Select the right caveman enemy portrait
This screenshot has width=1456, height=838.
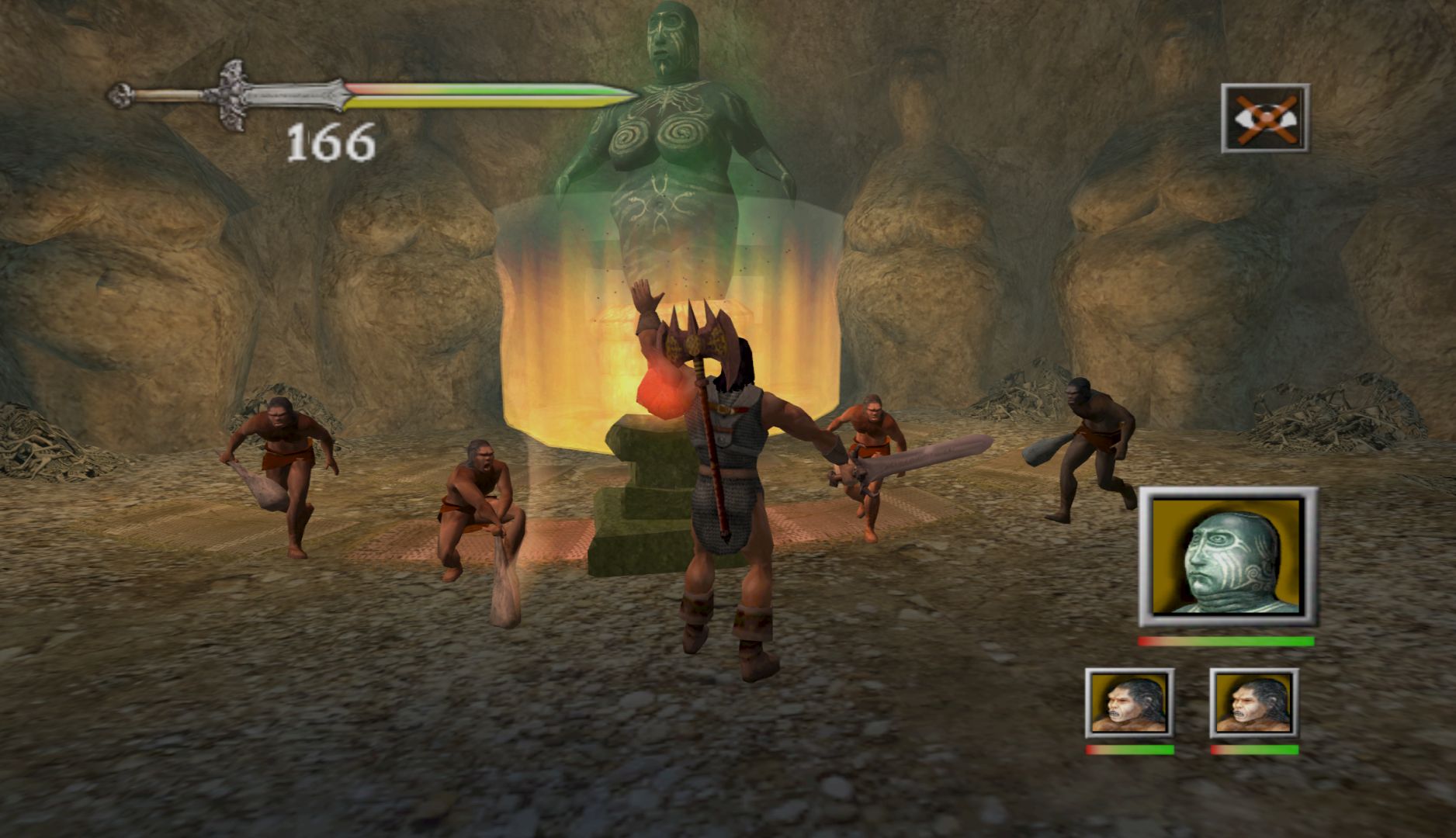tap(1253, 702)
